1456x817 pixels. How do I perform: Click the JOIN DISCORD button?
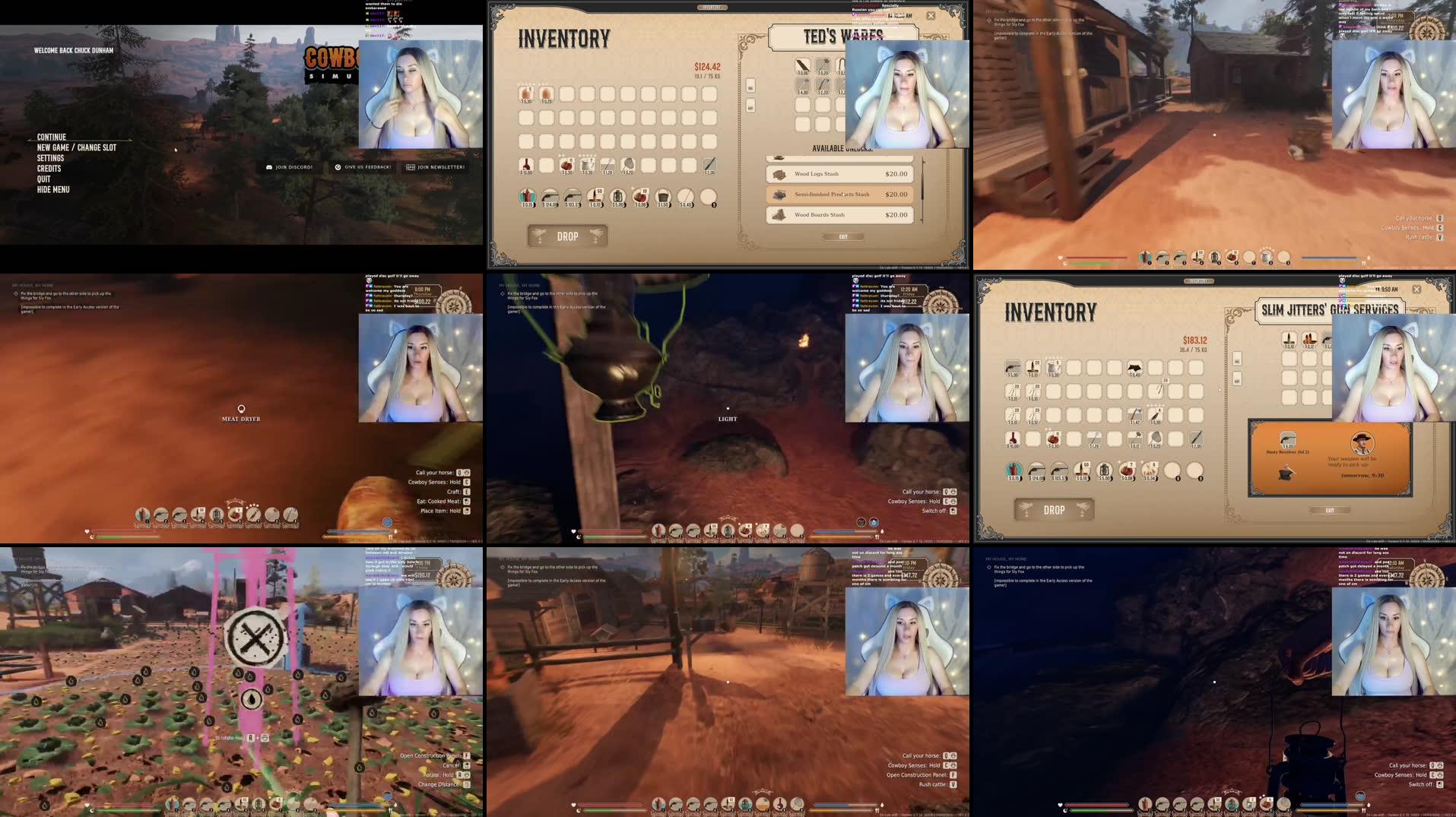pos(291,166)
